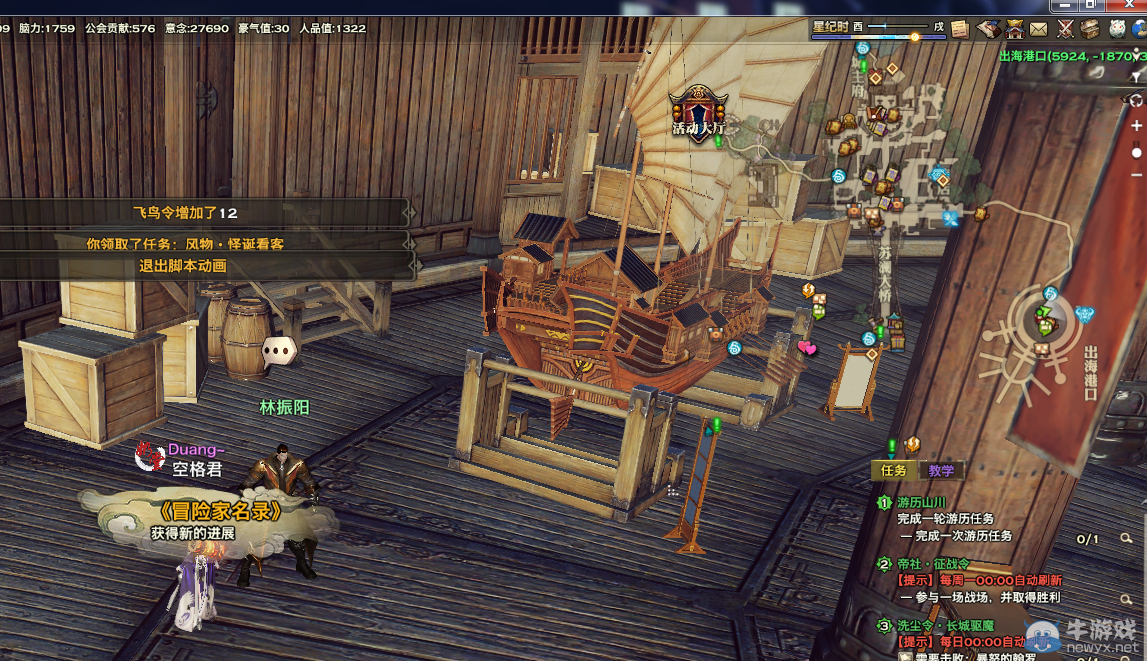Image resolution: width=1147 pixels, height=661 pixels.
Task: Click the white pet face icon
Action: (1116, 29)
